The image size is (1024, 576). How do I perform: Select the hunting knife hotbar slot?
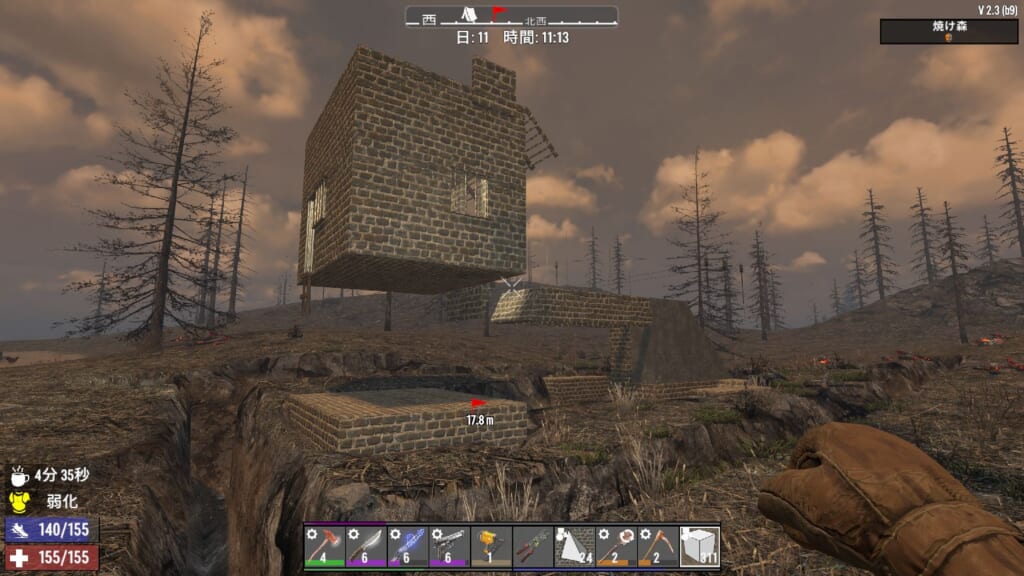365,546
